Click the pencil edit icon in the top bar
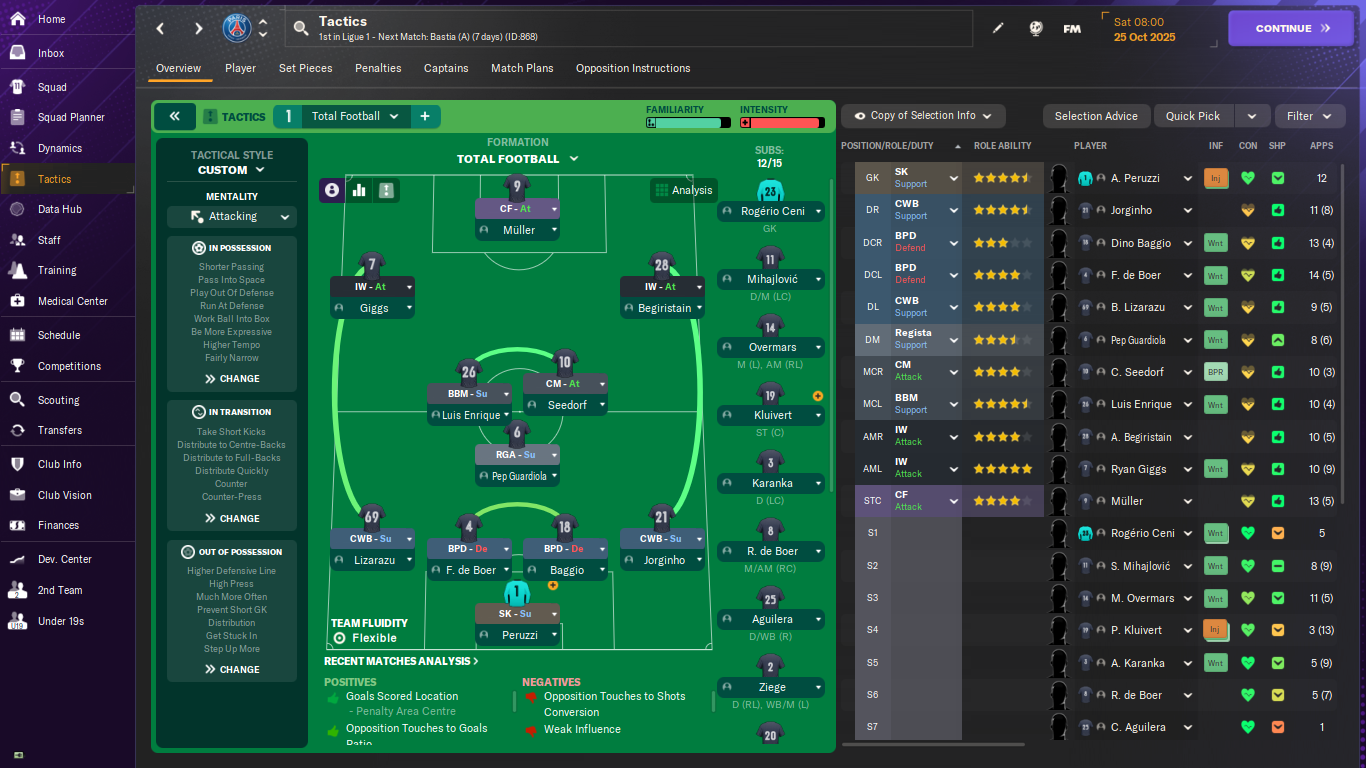The height and width of the screenshot is (768, 1366). 998,28
